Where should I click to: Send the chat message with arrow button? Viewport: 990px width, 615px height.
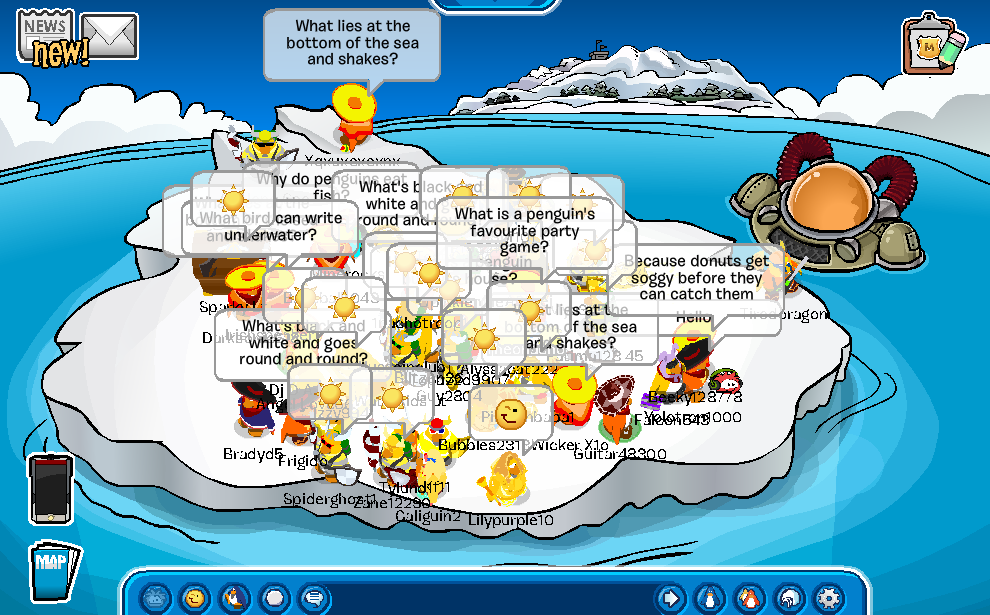point(672,598)
